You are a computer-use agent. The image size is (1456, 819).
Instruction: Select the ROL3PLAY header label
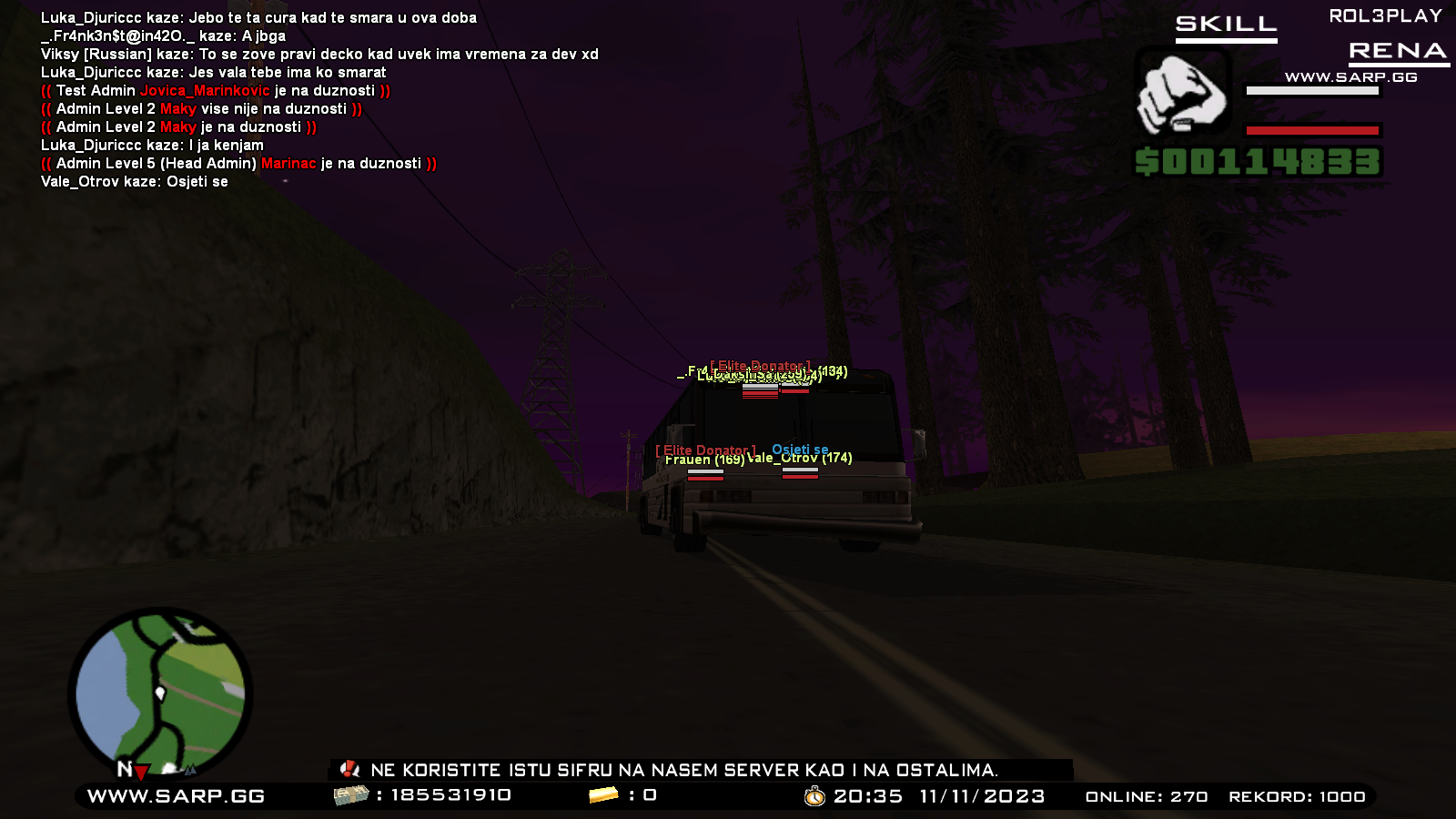[1383, 14]
